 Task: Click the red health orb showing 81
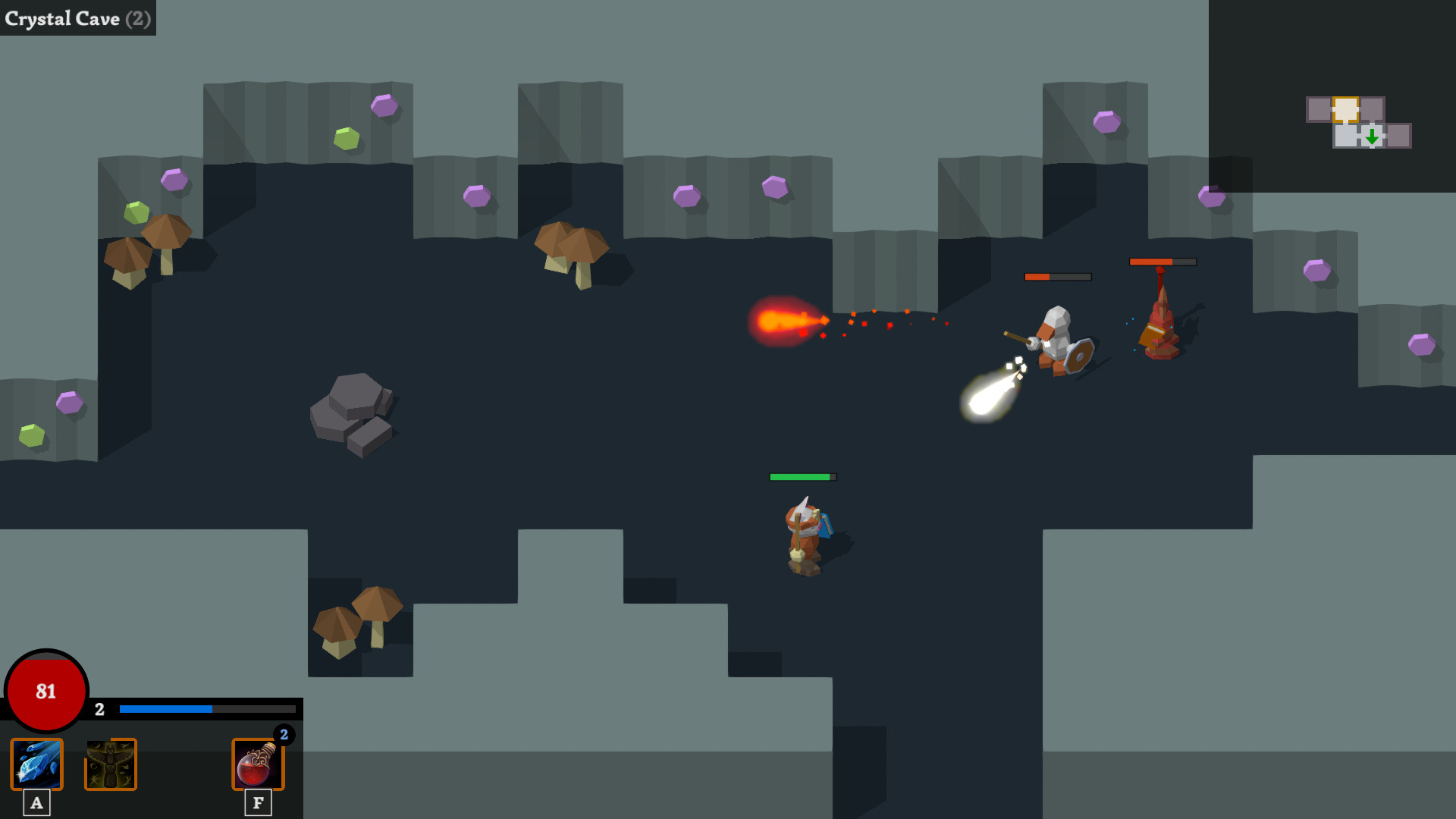[45, 692]
